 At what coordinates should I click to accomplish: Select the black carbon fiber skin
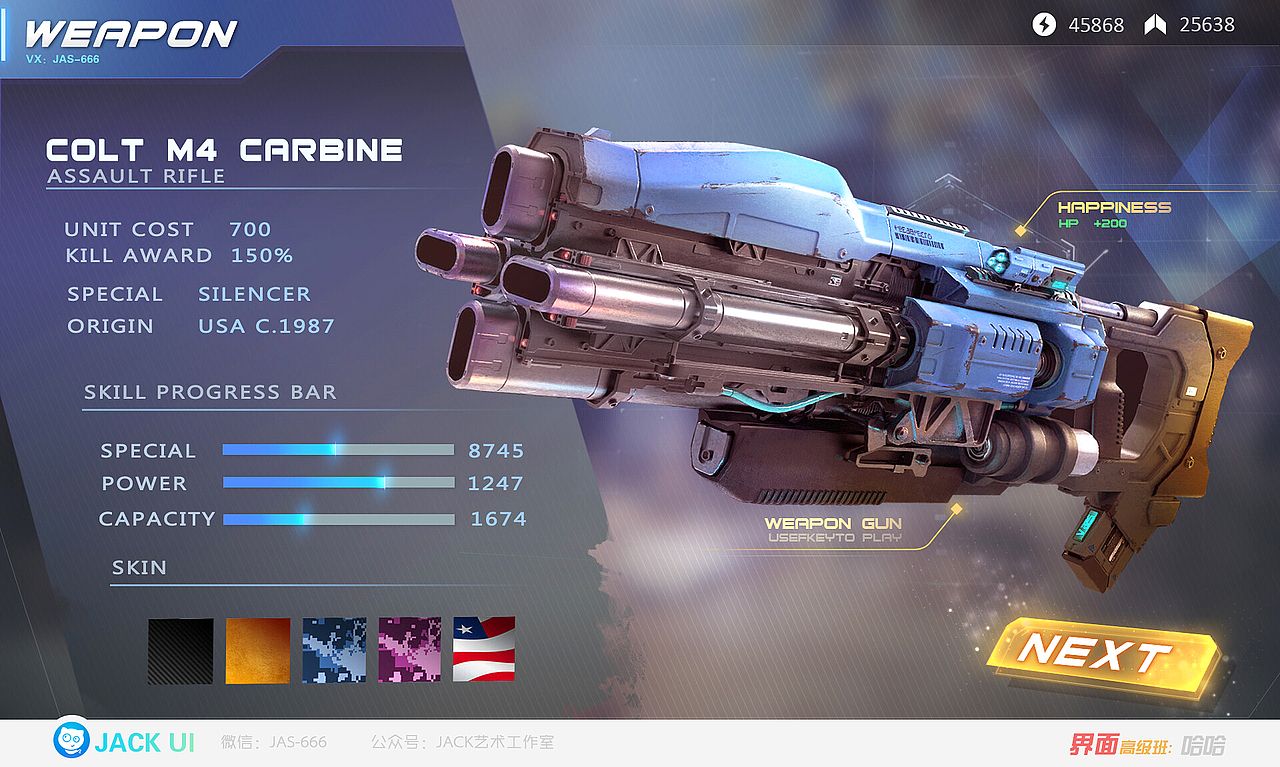tap(181, 650)
